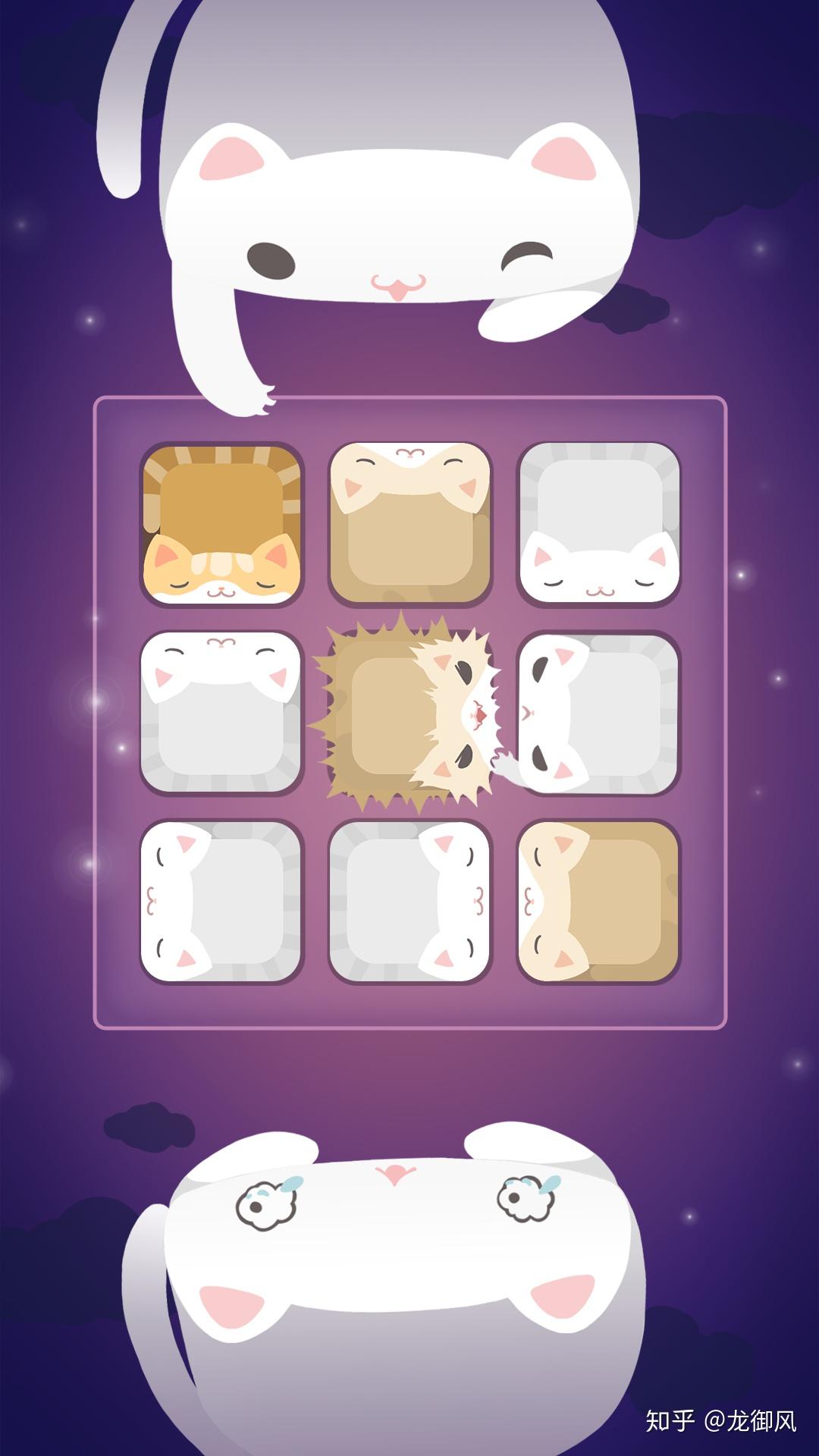This screenshot has width=819, height=1456.
Task: Pick the white cat tile with head on right side
Action: coord(410,902)
